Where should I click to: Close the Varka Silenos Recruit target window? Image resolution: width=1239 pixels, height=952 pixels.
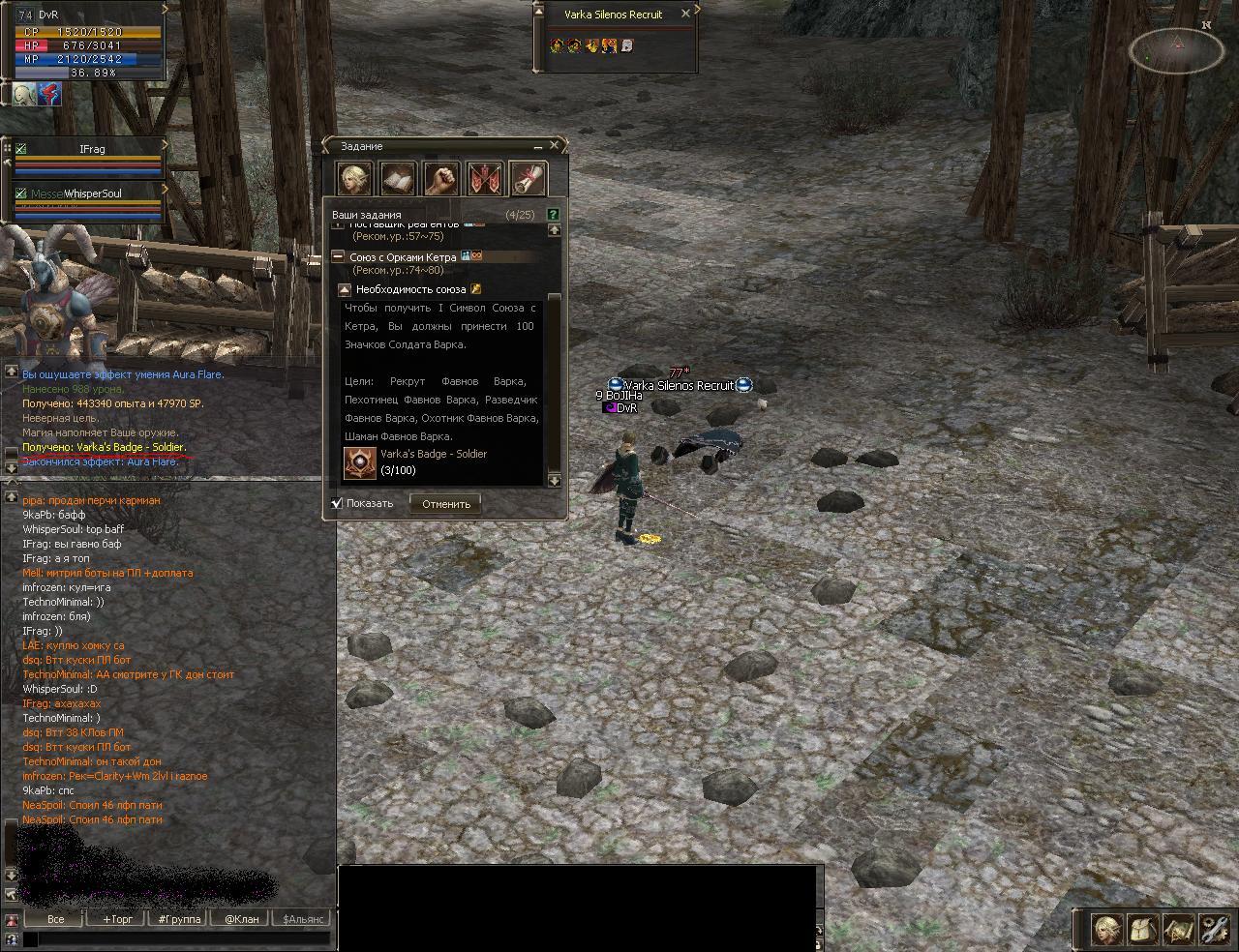(x=685, y=14)
